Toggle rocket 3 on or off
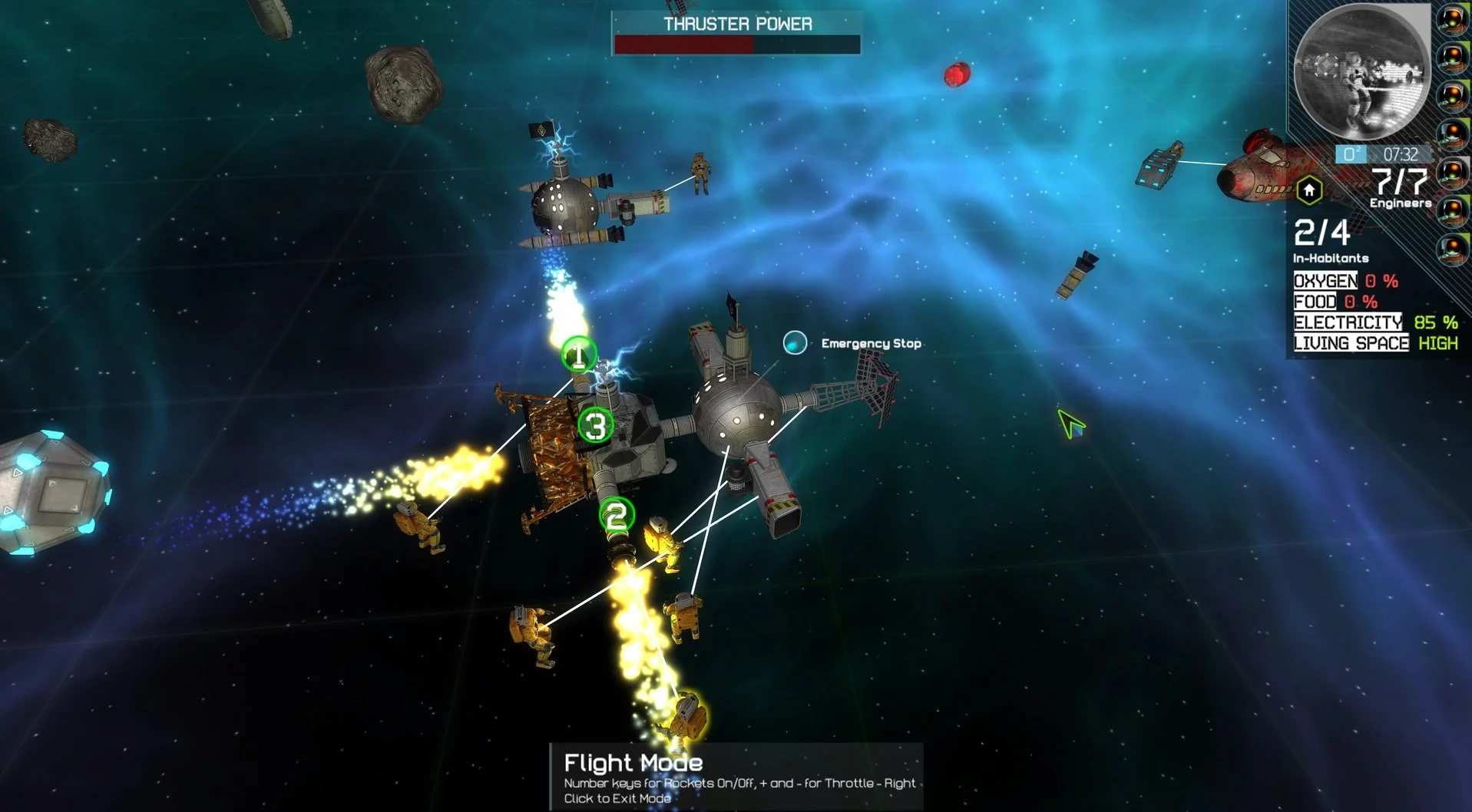The image size is (1472, 812). (x=595, y=424)
